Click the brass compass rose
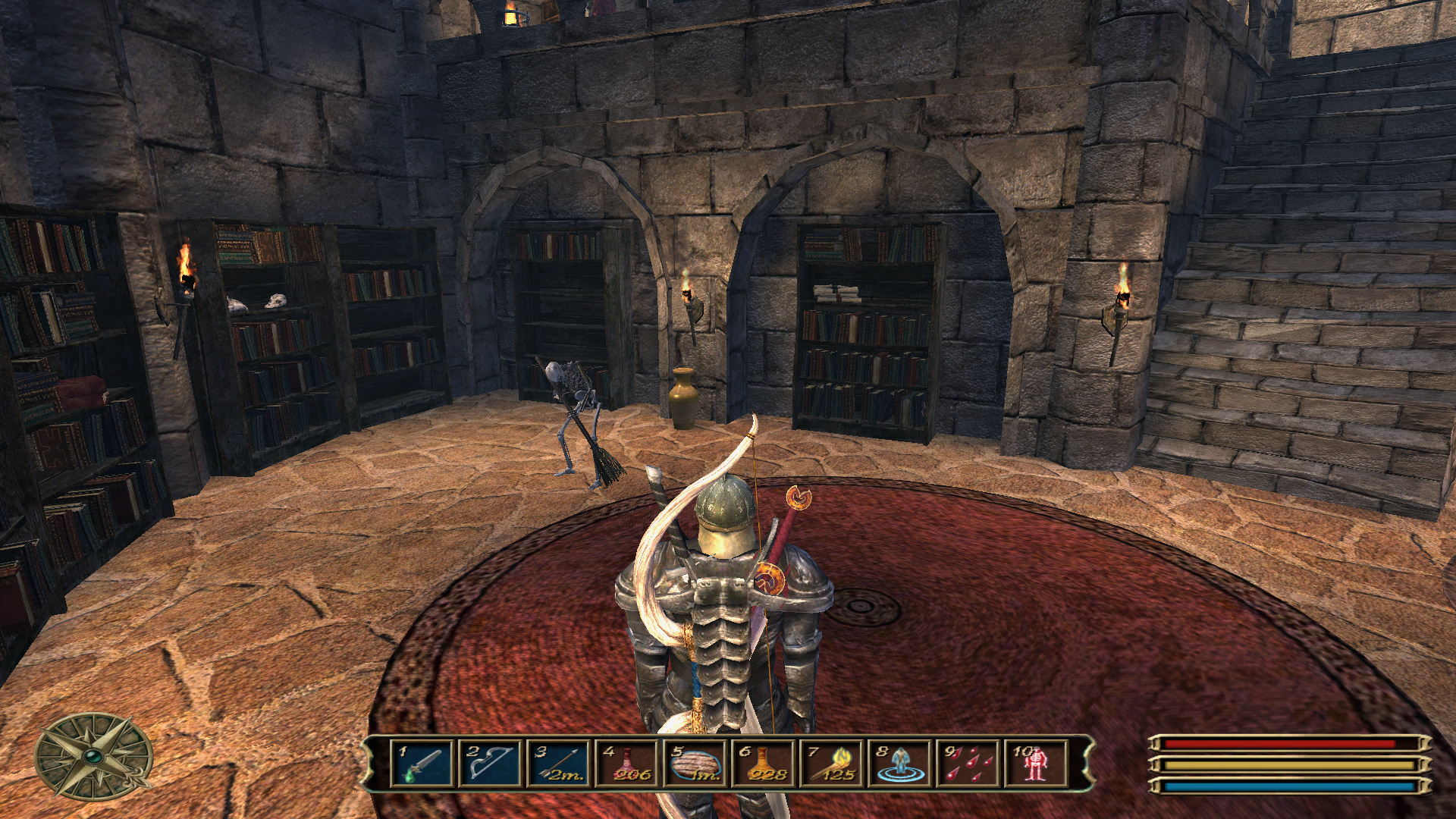 pyautogui.click(x=93, y=757)
